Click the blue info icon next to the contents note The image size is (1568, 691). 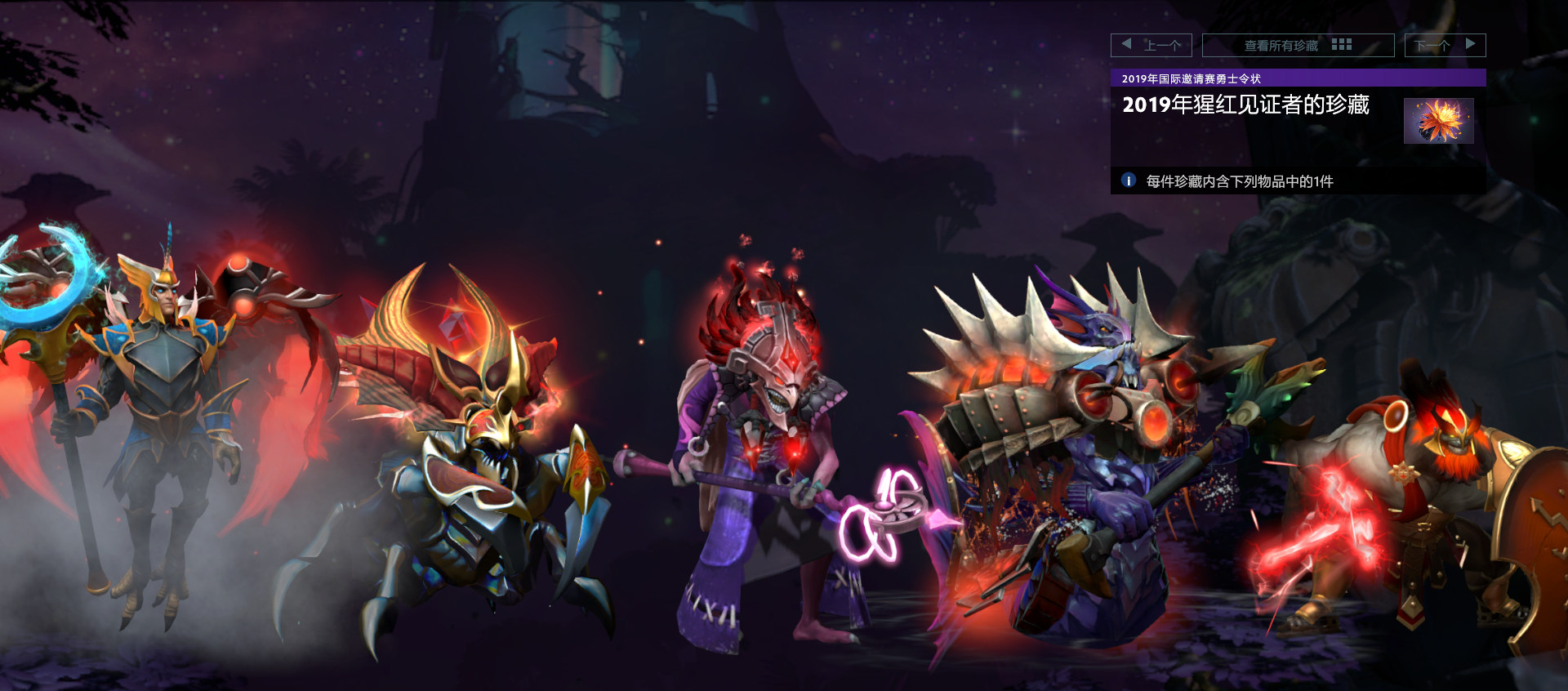click(1128, 181)
